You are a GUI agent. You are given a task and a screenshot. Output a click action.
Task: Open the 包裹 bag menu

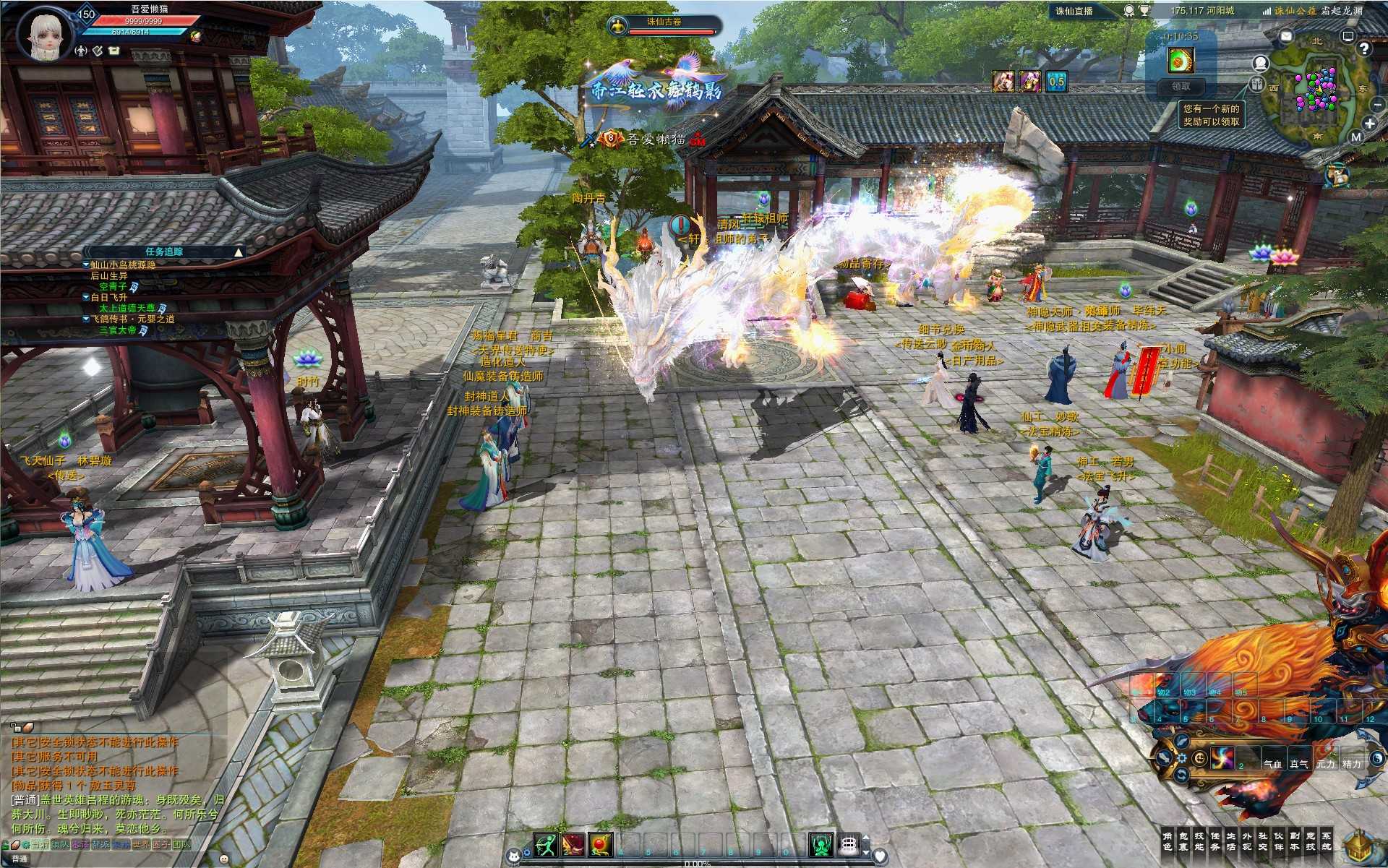tap(1183, 841)
